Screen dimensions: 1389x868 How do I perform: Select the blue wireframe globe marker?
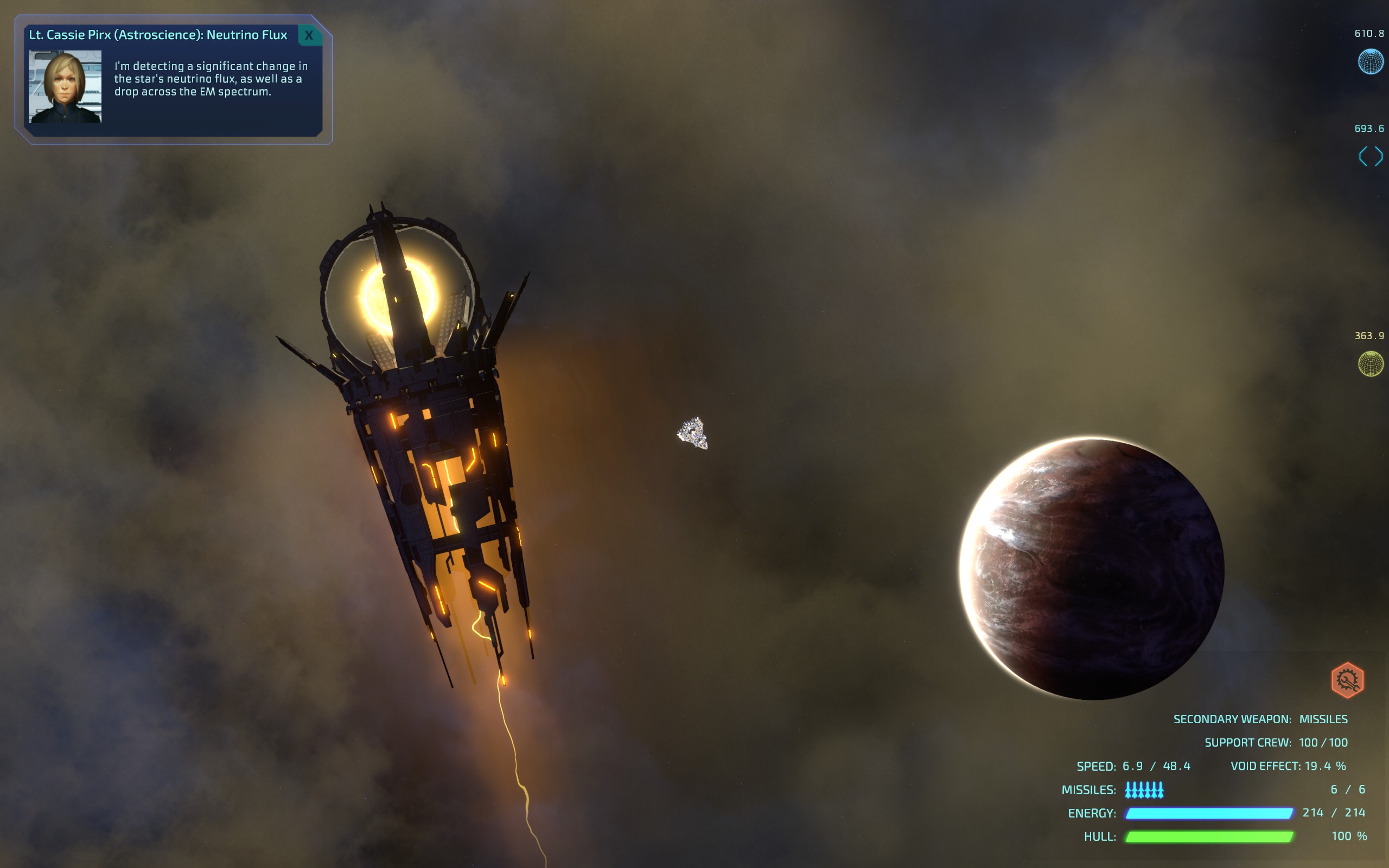coord(1370,61)
